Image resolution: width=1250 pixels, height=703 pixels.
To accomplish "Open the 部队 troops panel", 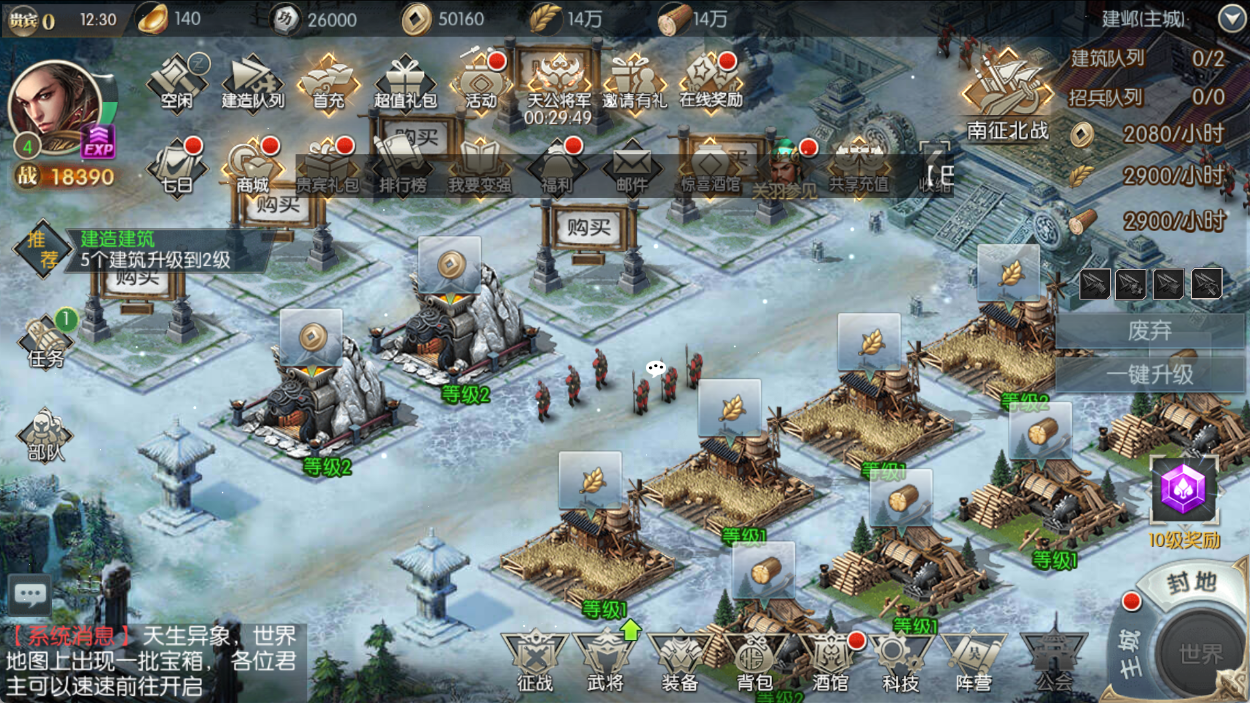I will pyautogui.click(x=46, y=435).
